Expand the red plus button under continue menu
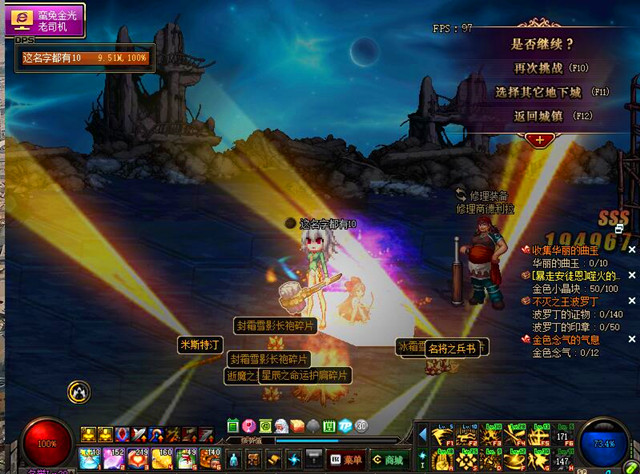Image resolution: width=640 pixels, height=474 pixels. click(x=540, y=139)
